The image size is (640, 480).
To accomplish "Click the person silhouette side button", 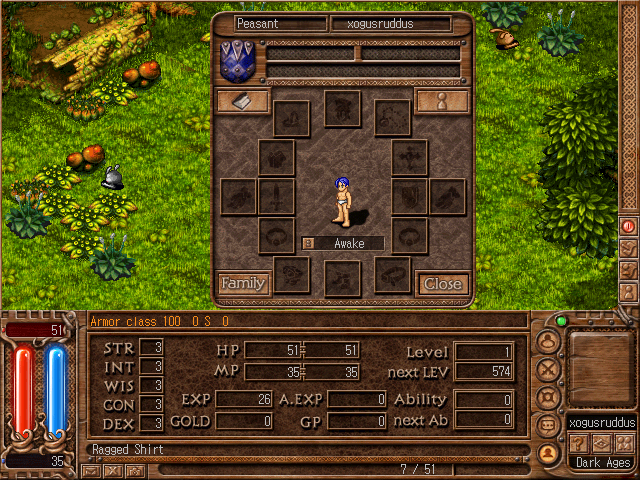I will [629, 292].
